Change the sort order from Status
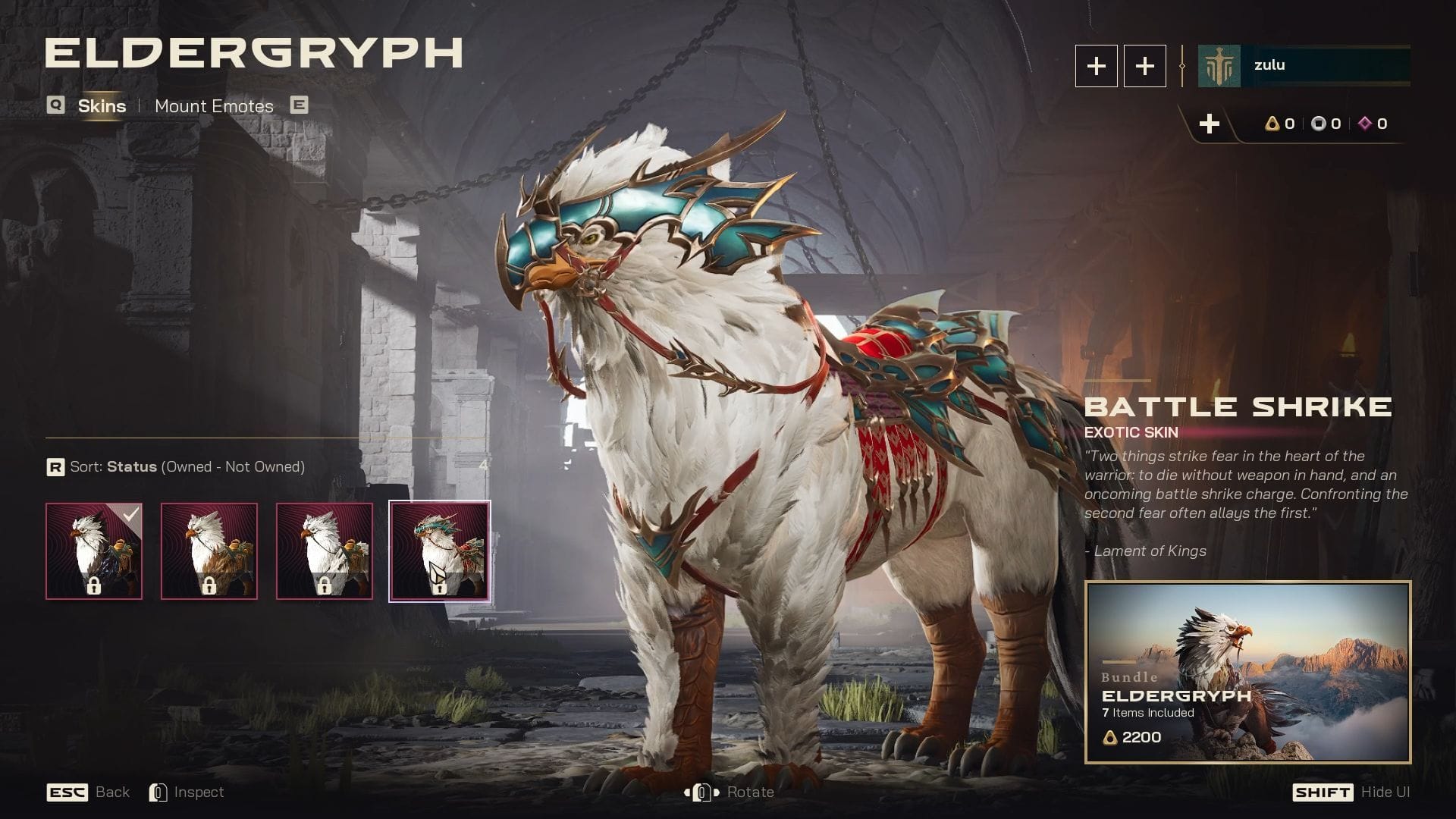The height and width of the screenshot is (819, 1456). (176, 467)
